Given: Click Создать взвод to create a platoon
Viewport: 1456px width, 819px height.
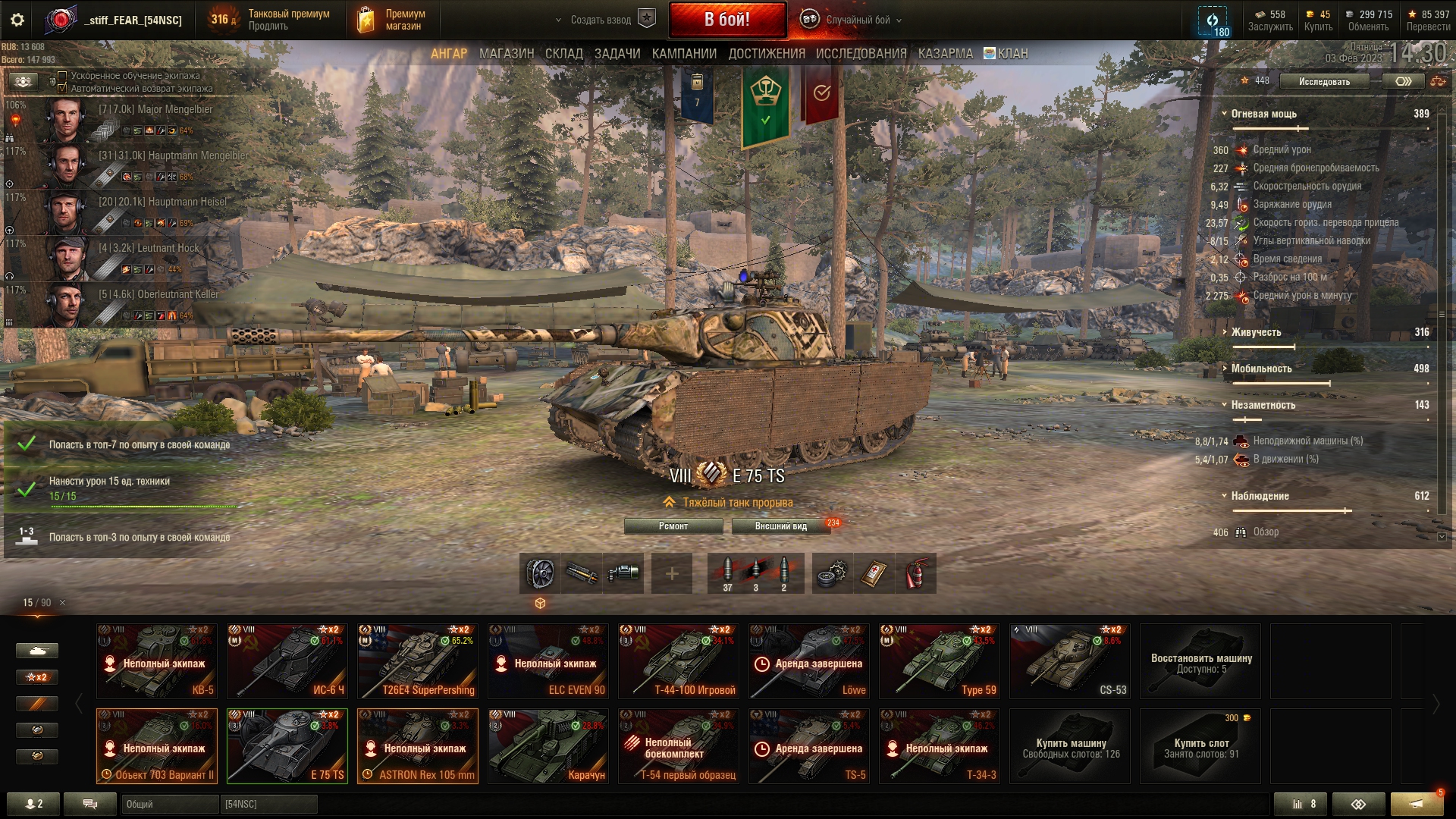Looking at the screenshot, I should [601, 20].
